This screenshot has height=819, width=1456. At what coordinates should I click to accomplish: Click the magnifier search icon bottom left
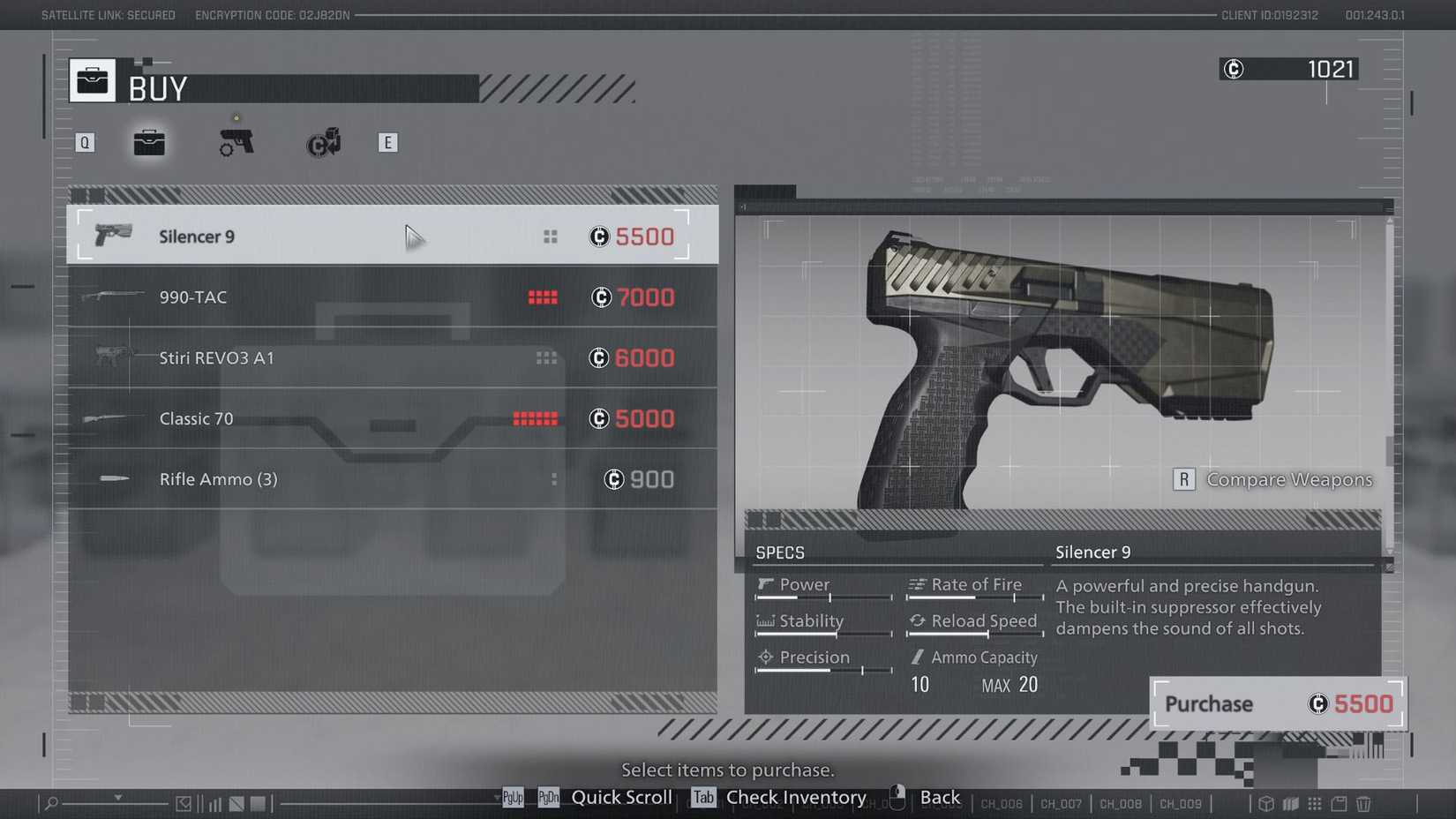click(49, 804)
